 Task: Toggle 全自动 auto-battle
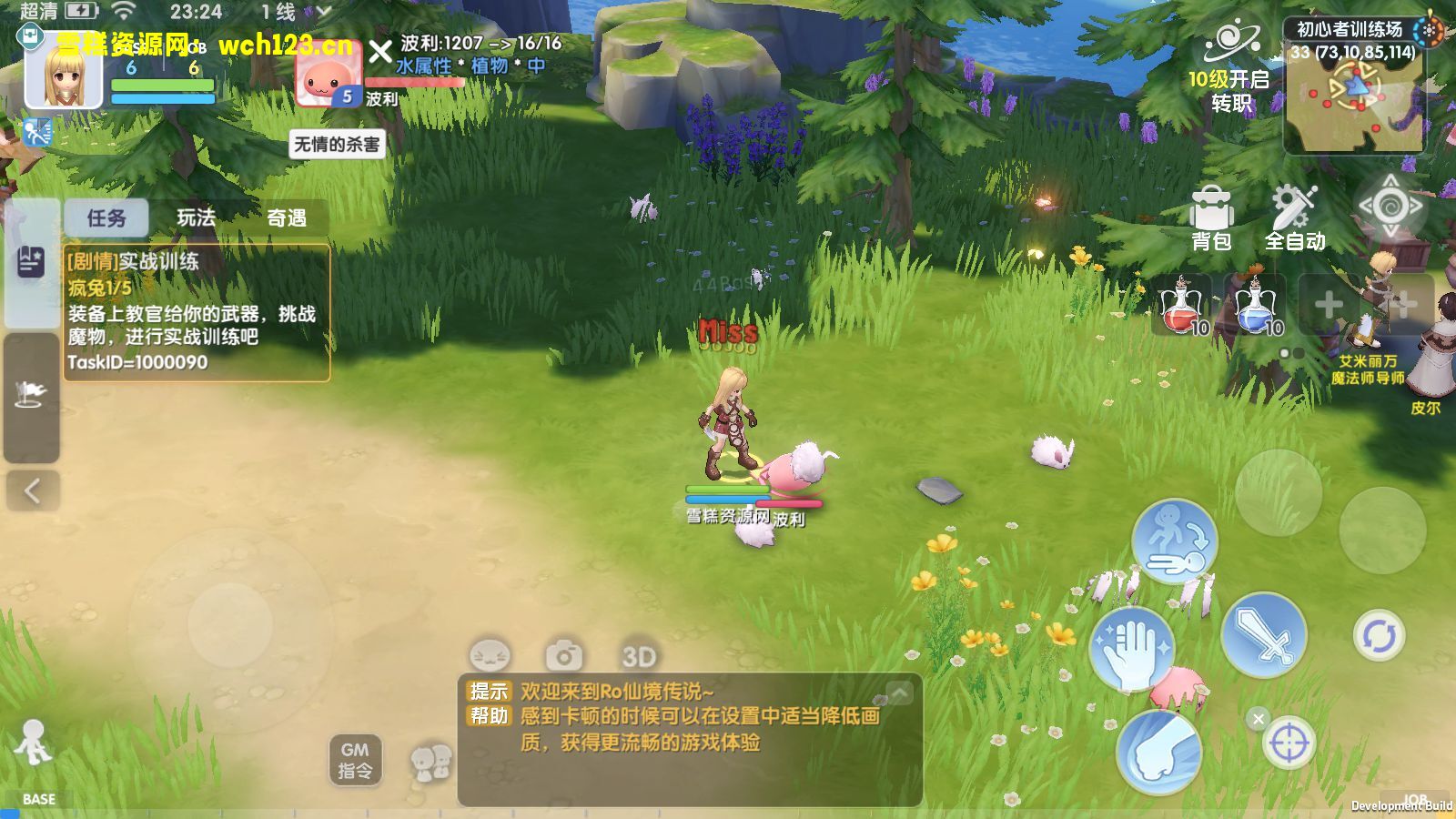pyautogui.click(x=1294, y=219)
